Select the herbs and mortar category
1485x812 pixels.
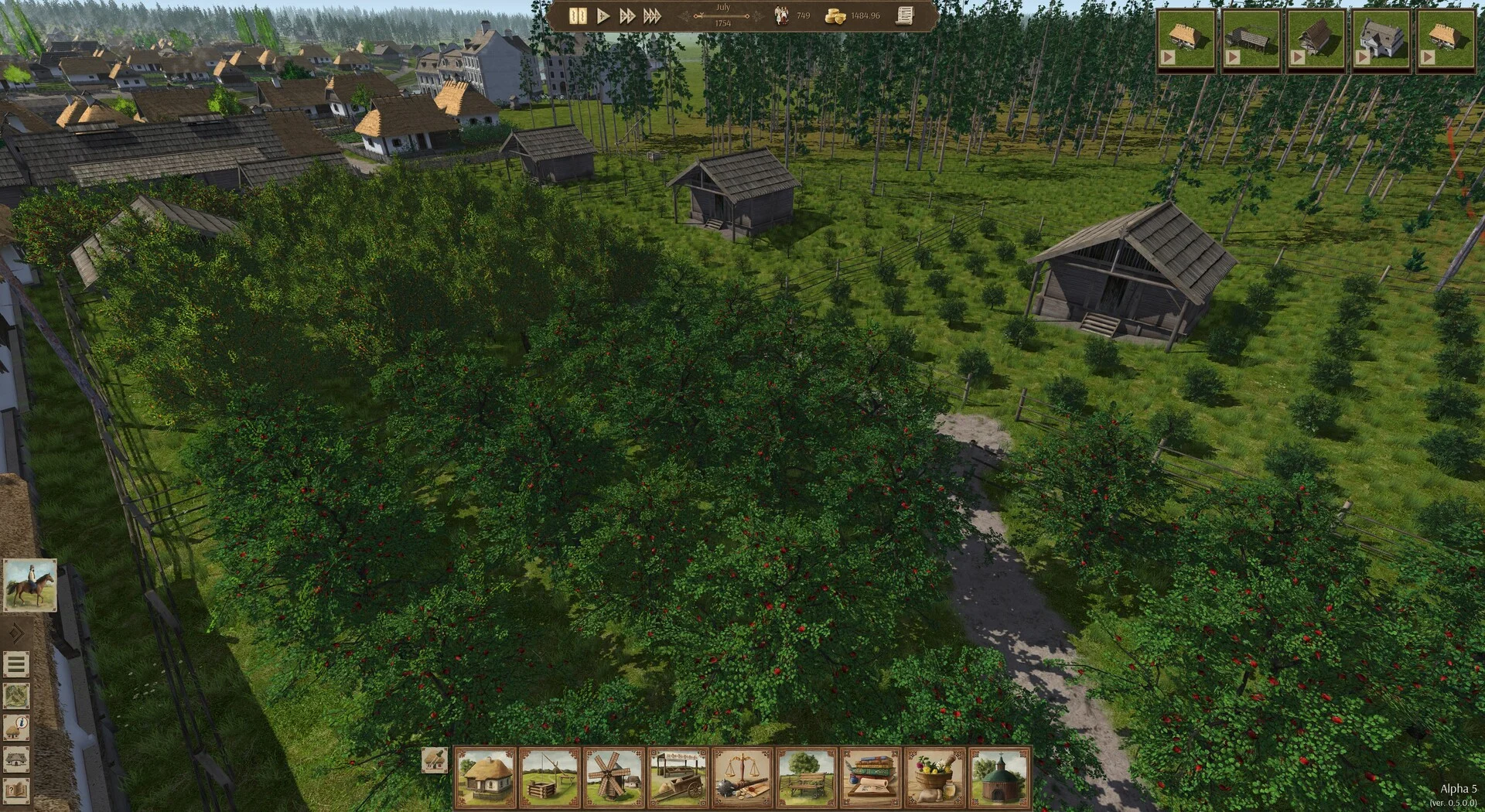[934, 777]
